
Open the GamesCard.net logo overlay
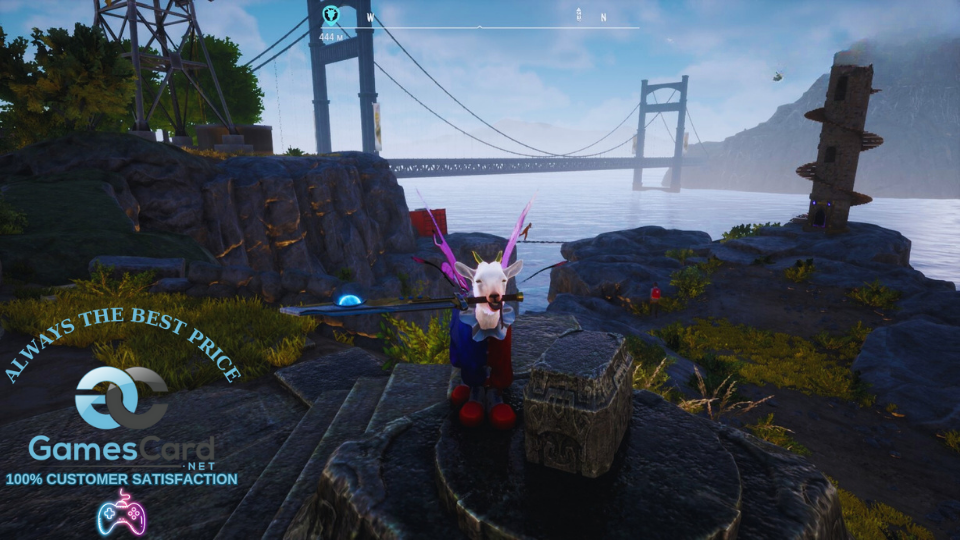click(121, 420)
